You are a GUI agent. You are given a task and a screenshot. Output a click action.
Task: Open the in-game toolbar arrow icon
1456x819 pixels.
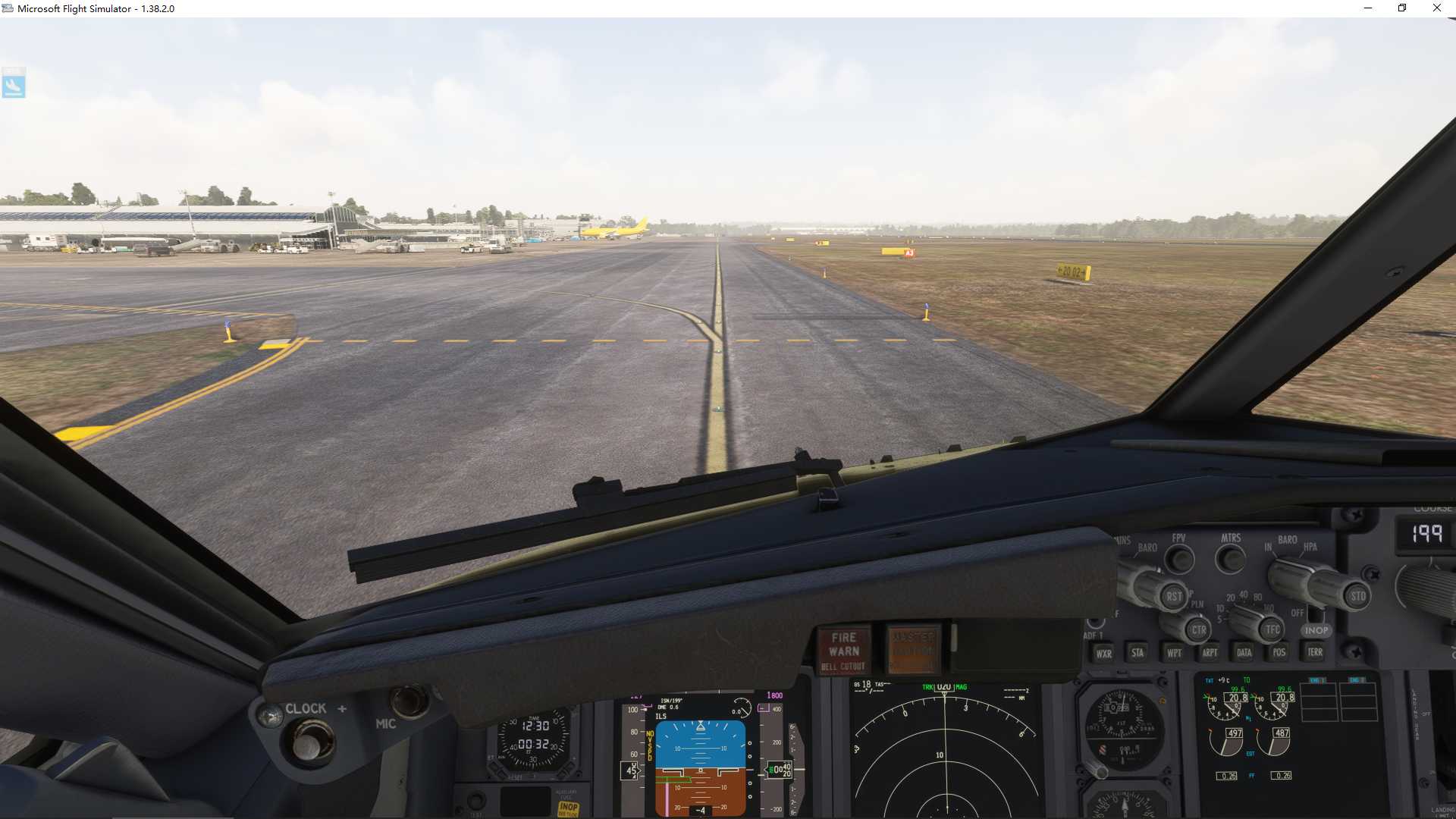pyautogui.click(x=14, y=83)
